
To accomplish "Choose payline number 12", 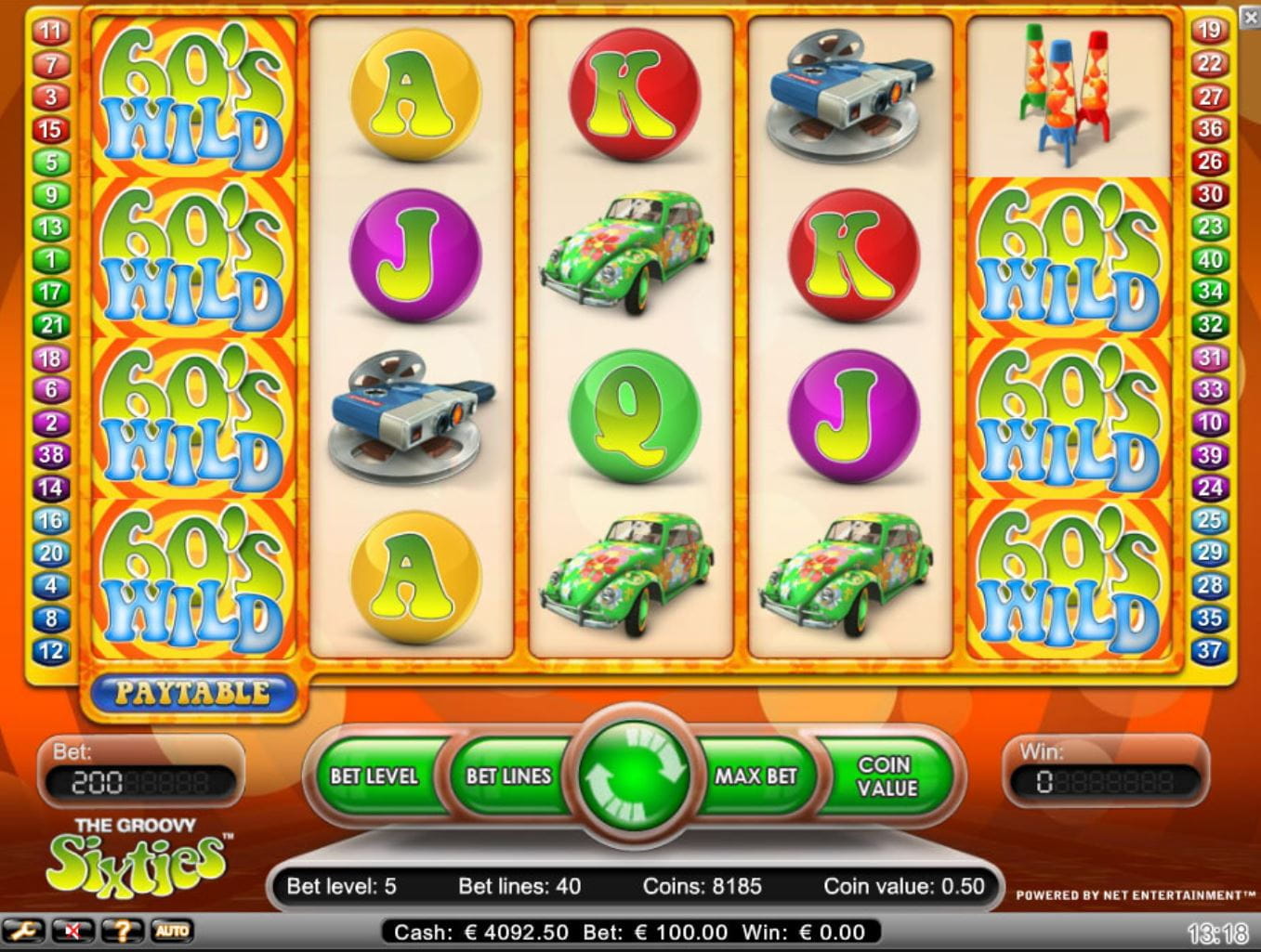I will click(x=50, y=651).
